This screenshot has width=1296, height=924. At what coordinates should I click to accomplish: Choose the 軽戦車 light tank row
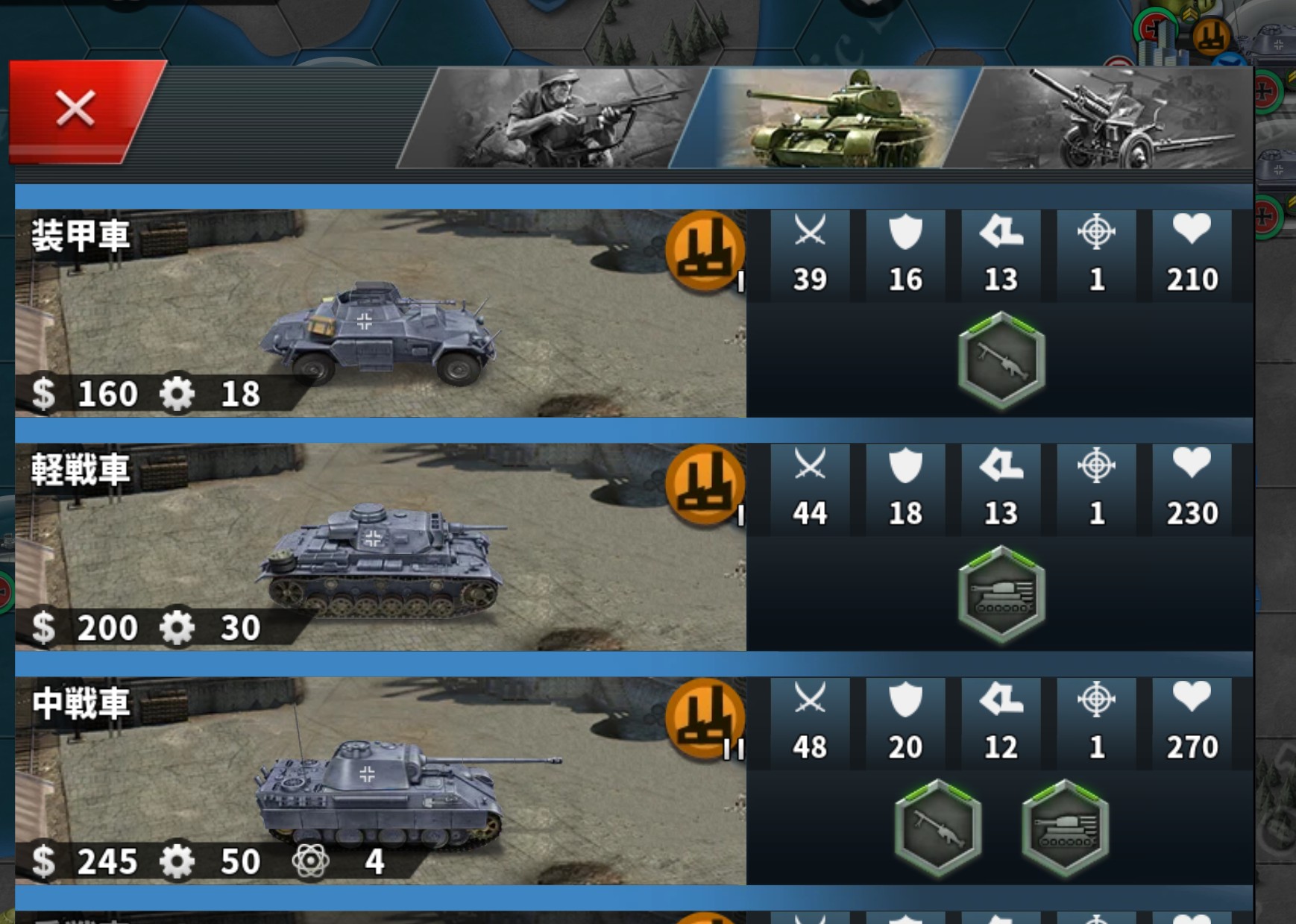[380, 547]
